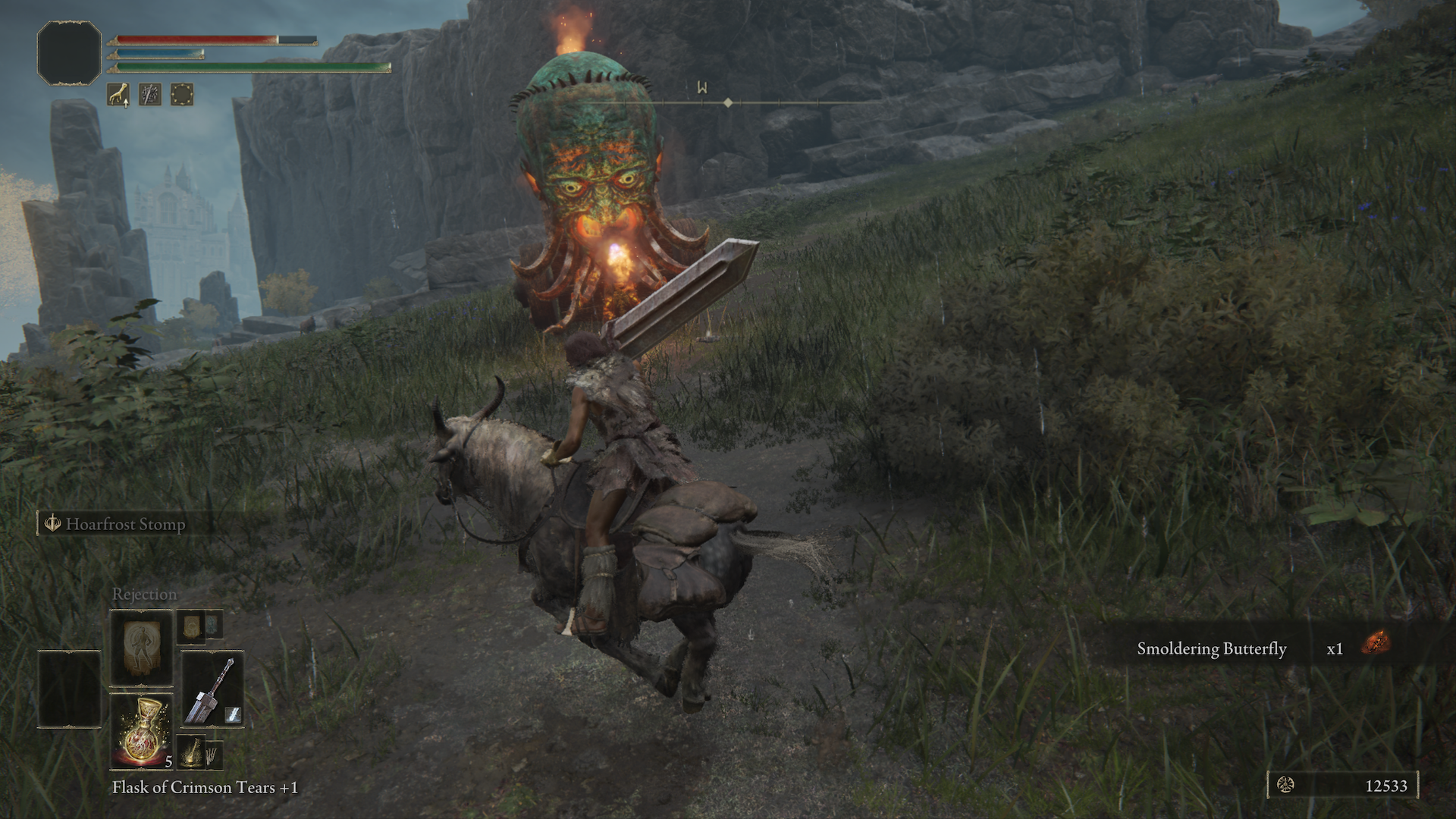This screenshot has height=819, width=1456.
Task: Click the frost affinity badge on the greatsword
Action: pos(234,714)
